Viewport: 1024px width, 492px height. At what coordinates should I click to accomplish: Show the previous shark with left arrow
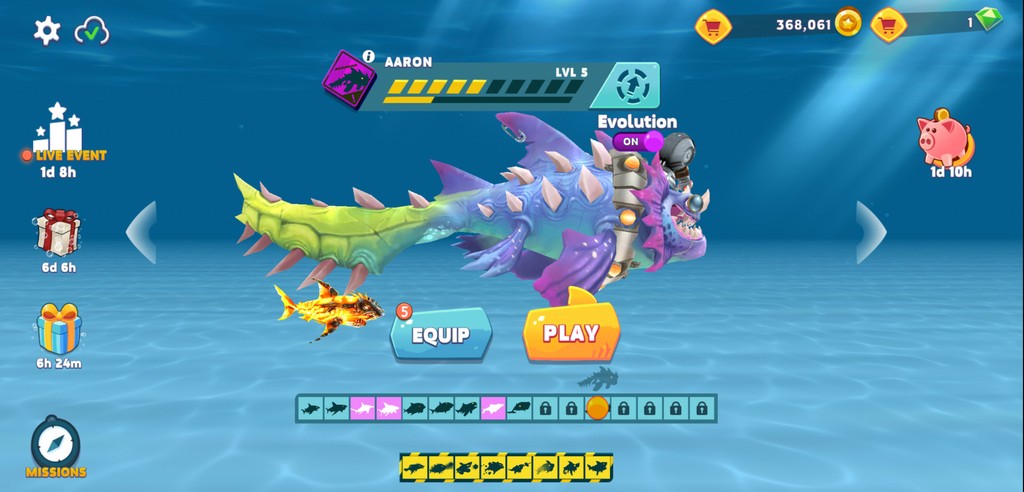coord(141,232)
